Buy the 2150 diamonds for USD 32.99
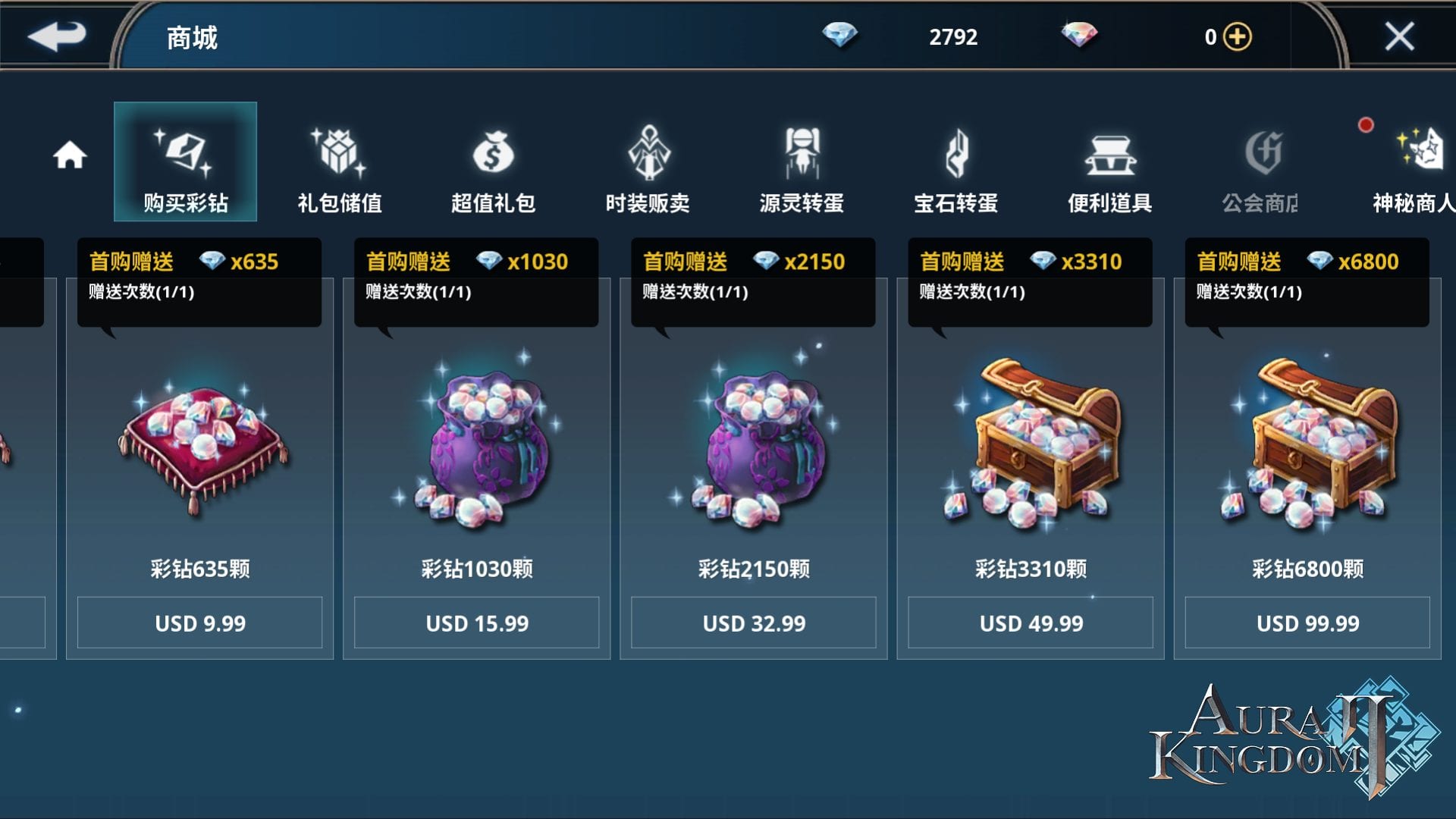This screenshot has width=1456, height=819. [x=754, y=623]
